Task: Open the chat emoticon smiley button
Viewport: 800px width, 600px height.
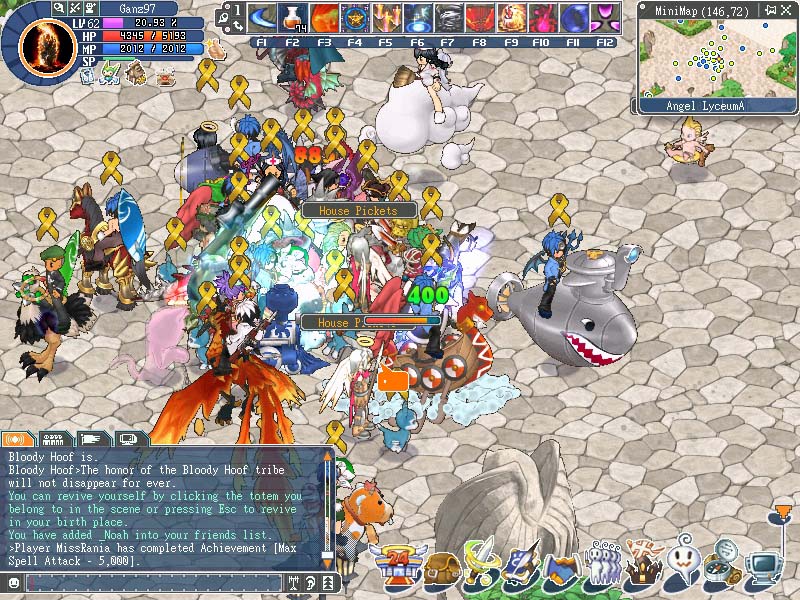Action: (x=13, y=582)
